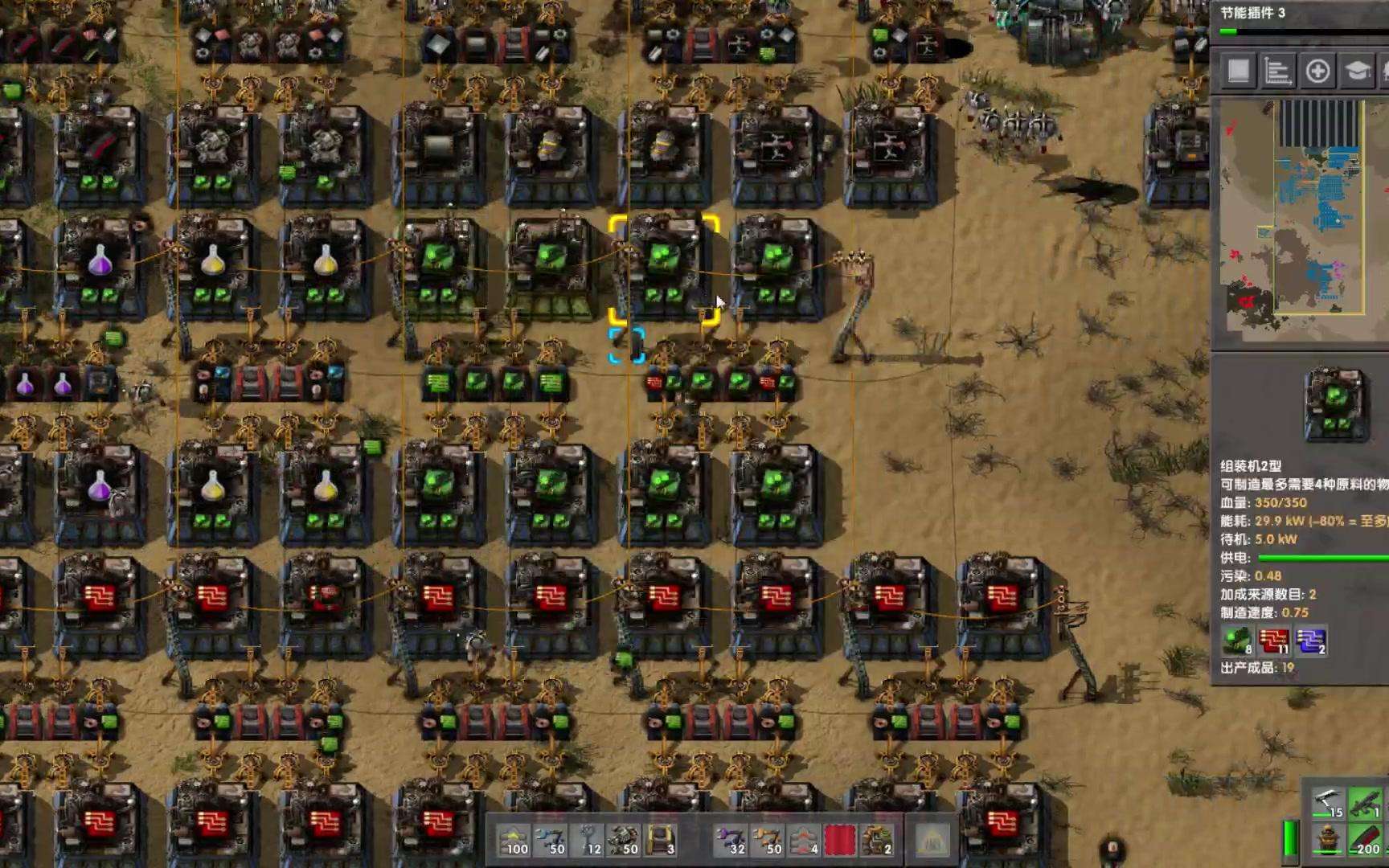Choose the red belt item with count 4
Screen dimensions: 1389x868
click(805, 841)
